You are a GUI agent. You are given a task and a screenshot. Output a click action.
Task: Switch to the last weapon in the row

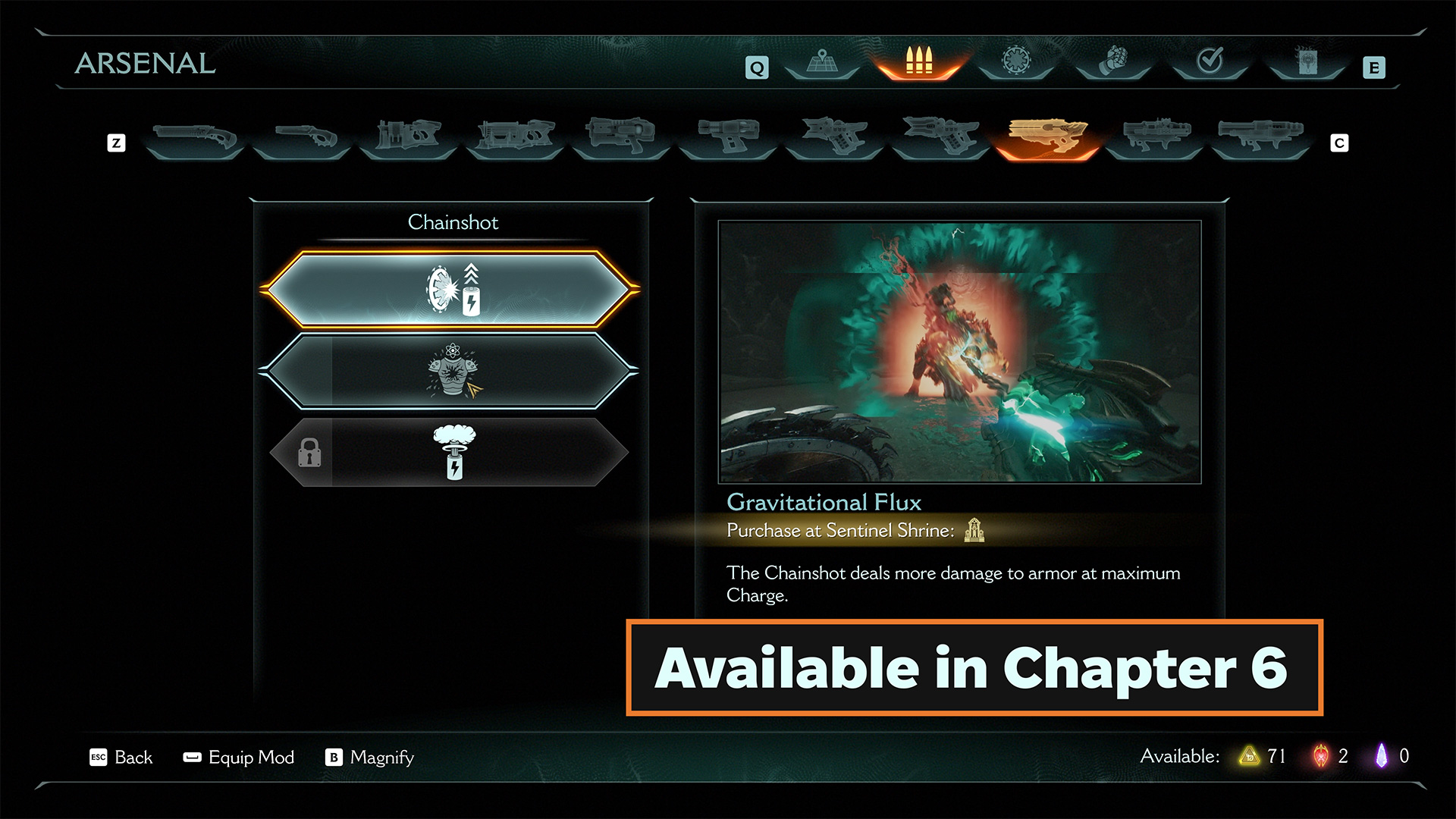tap(1260, 136)
